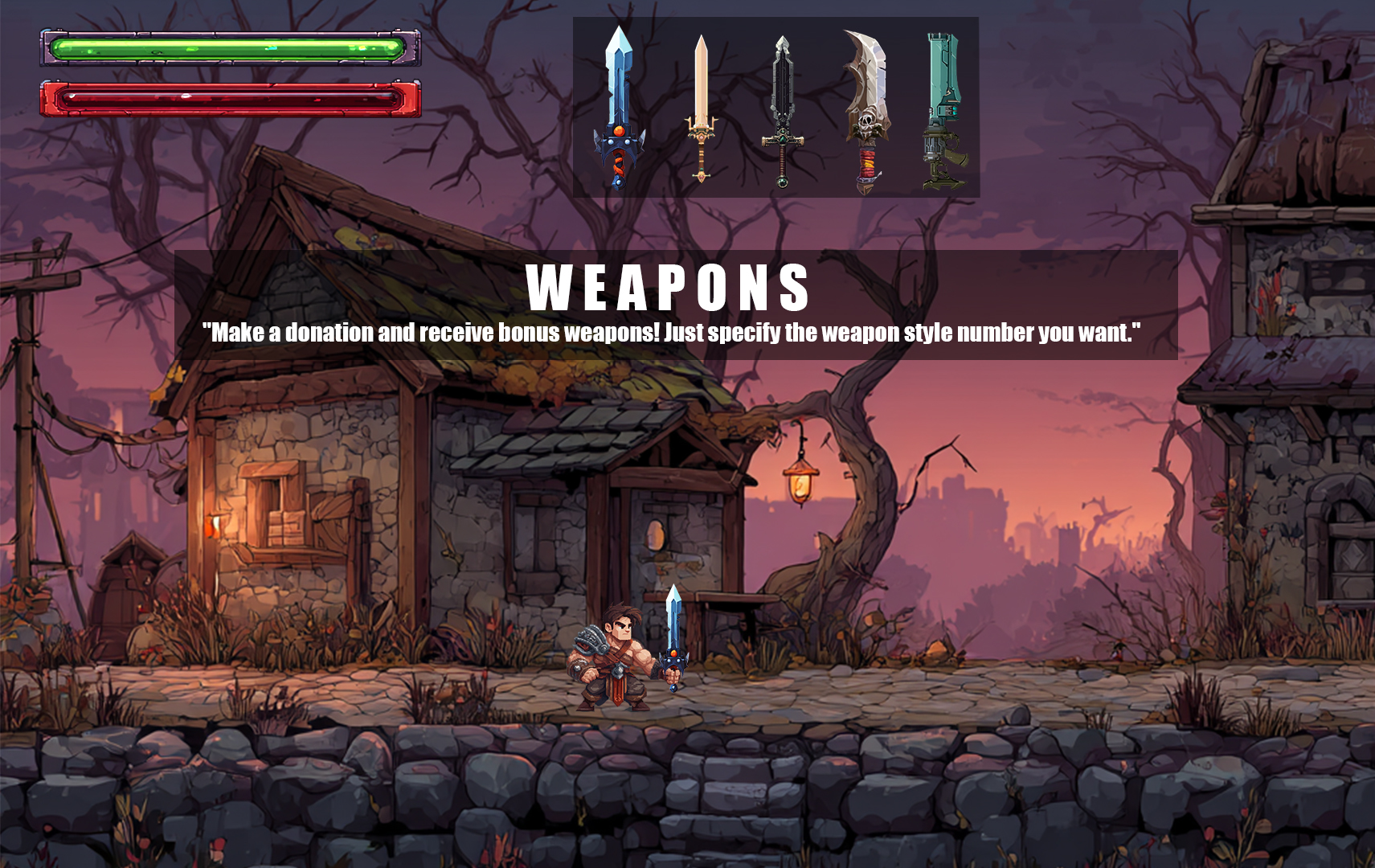The width and height of the screenshot is (1375, 868).
Task: Select the golden knight sword weapon
Action: point(702,104)
